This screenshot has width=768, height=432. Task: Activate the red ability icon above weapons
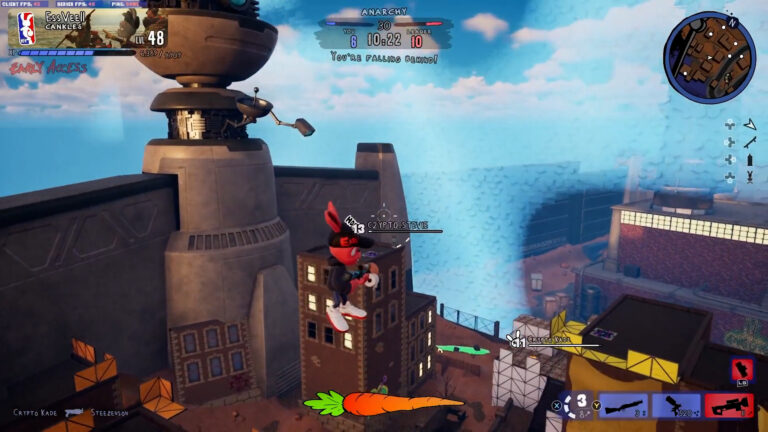tap(742, 372)
